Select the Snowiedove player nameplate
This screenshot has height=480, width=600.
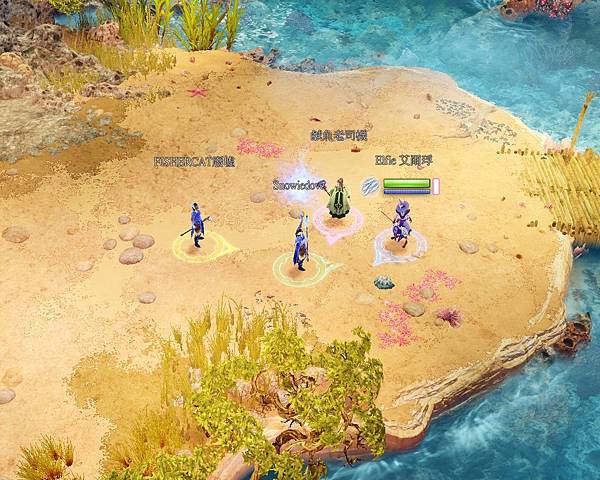tap(297, 185)
